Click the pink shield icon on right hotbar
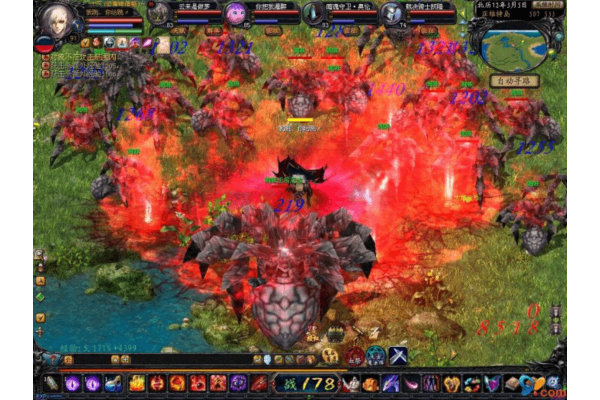Image resolution: width=600 pixels, height=400 pixels. 492,383
